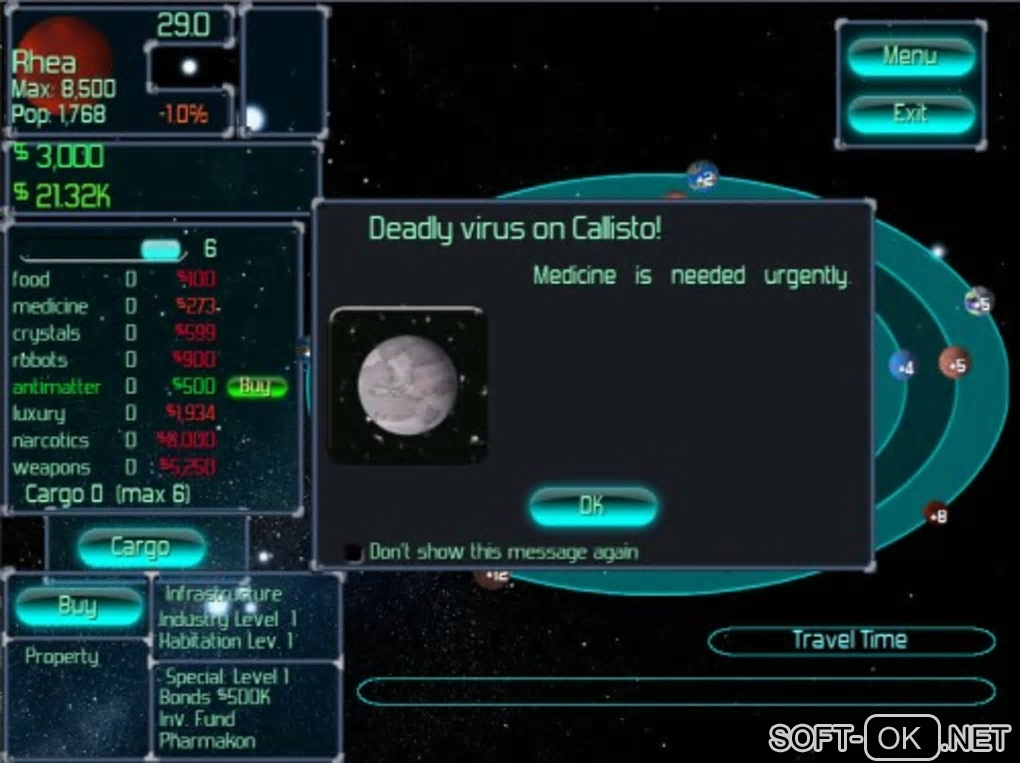Viewport: 1020px width, 763px height.
Task: Click the Exit button
Action: pos(910,114)
